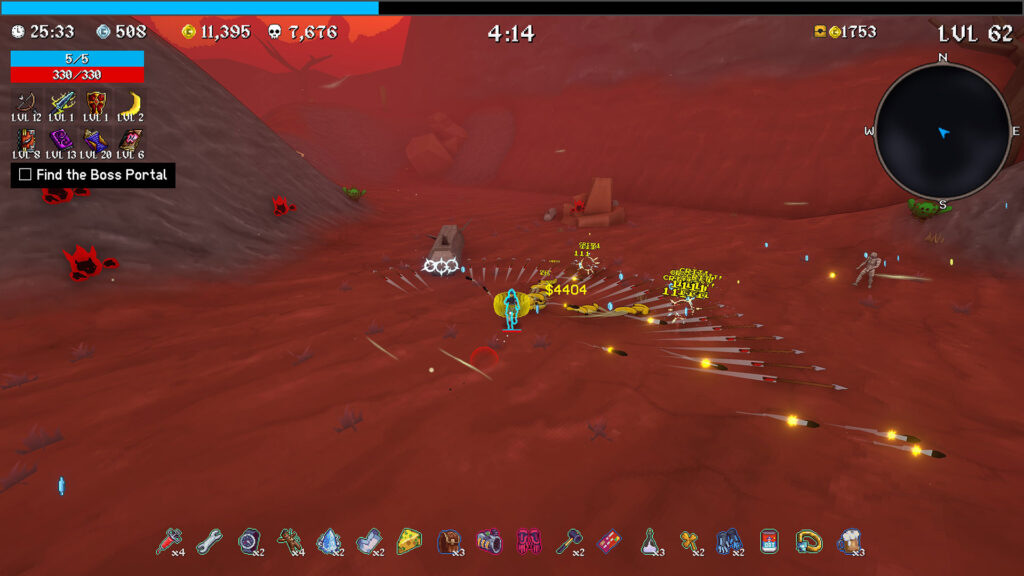
Task: Select the purple swirl tome icon
Action: (62, 139)
